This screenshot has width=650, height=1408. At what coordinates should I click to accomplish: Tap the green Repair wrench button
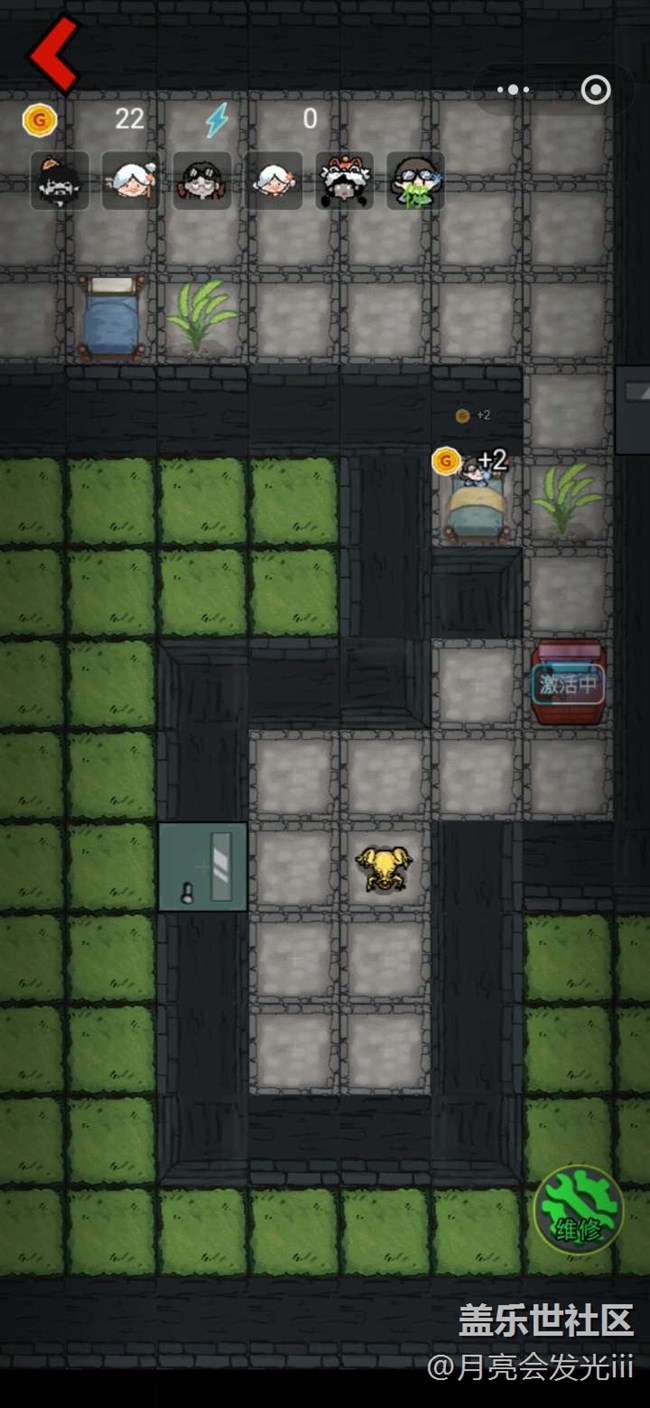click(578, 1209)
